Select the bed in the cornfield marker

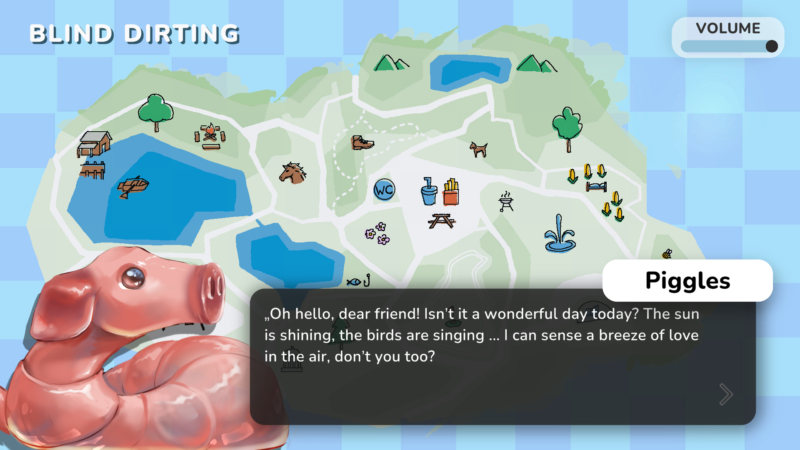tap(594, 186)
